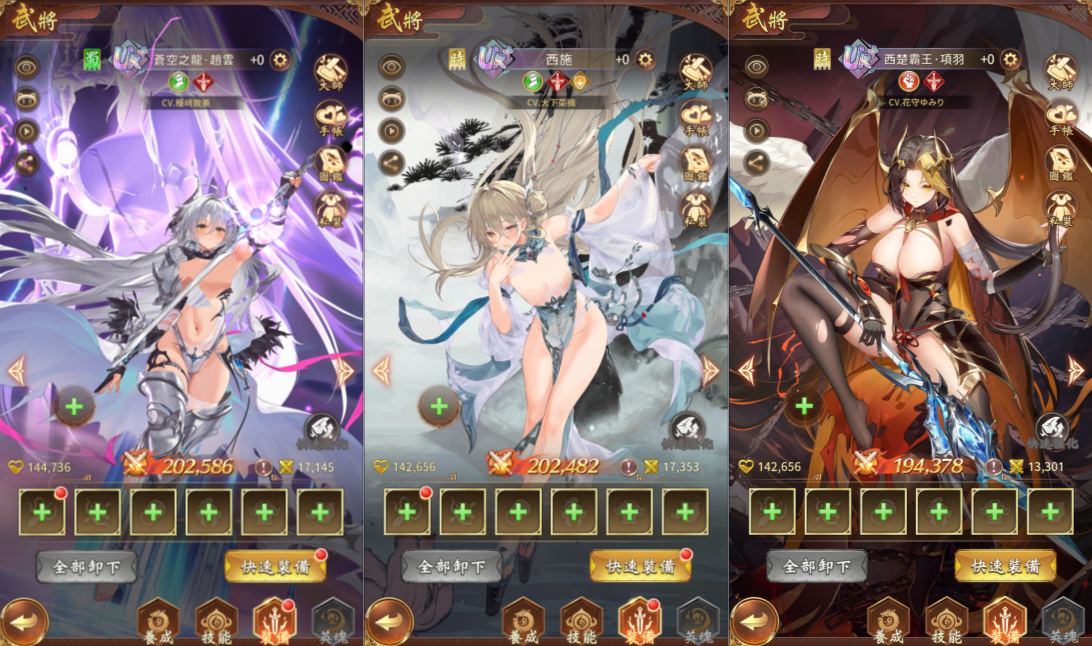Open settings gear beside 蒼空之龍·趙雲's name

pyautogui.click(x=280, y=60)
